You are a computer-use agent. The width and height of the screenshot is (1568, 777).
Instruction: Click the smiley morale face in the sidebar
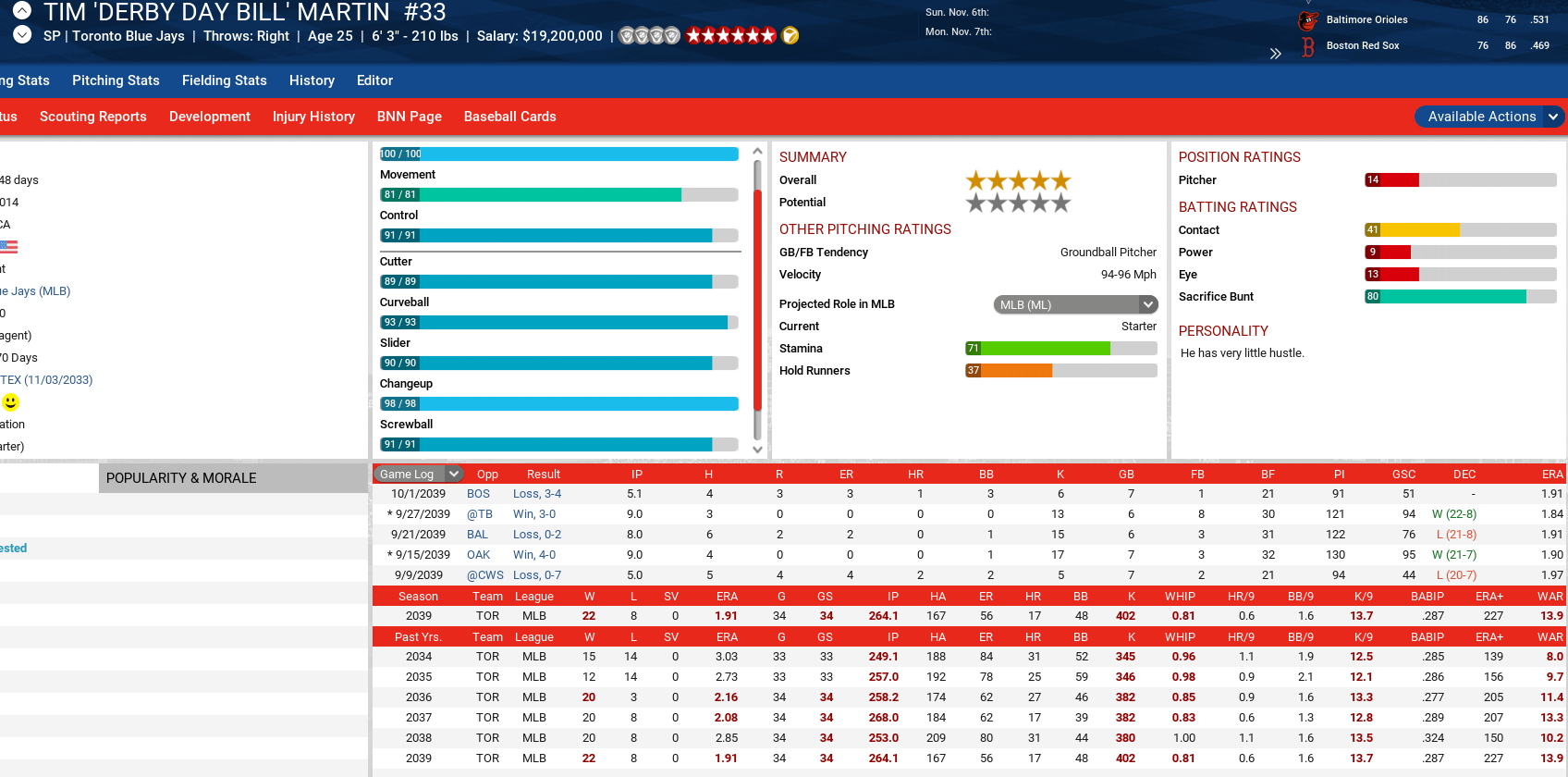click(8, 402)
